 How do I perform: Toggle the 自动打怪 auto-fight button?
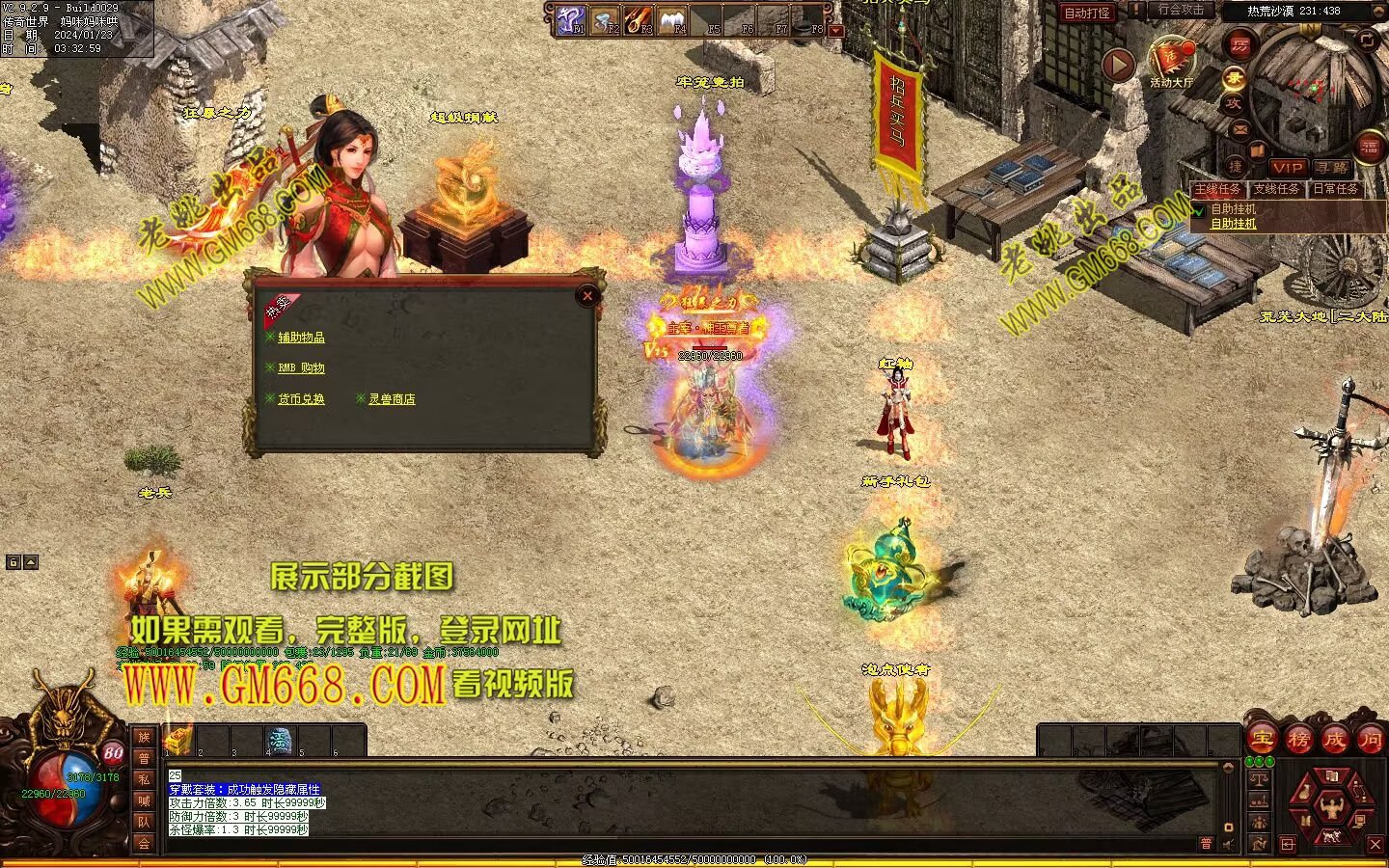click(1087, 13)
